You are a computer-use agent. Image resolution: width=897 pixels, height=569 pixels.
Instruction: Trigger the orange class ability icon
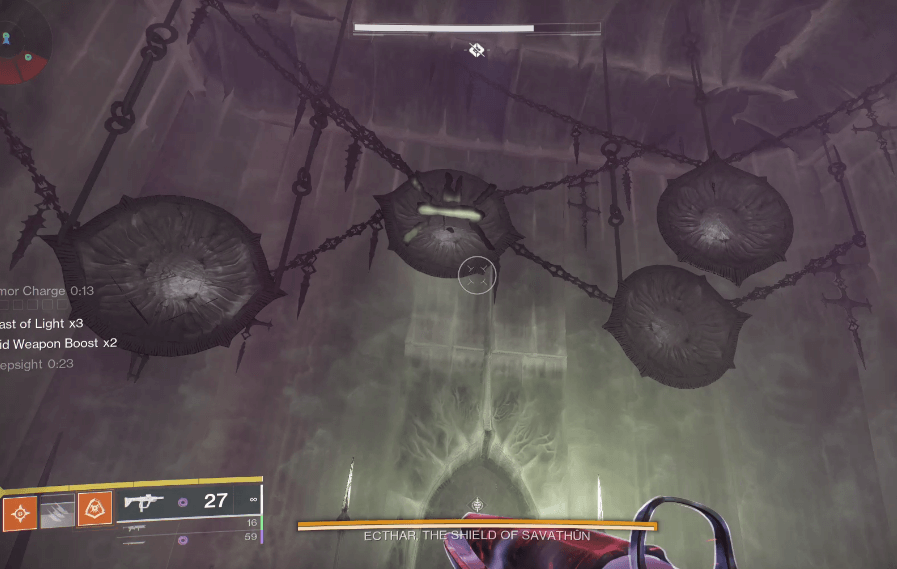[94, 511]
